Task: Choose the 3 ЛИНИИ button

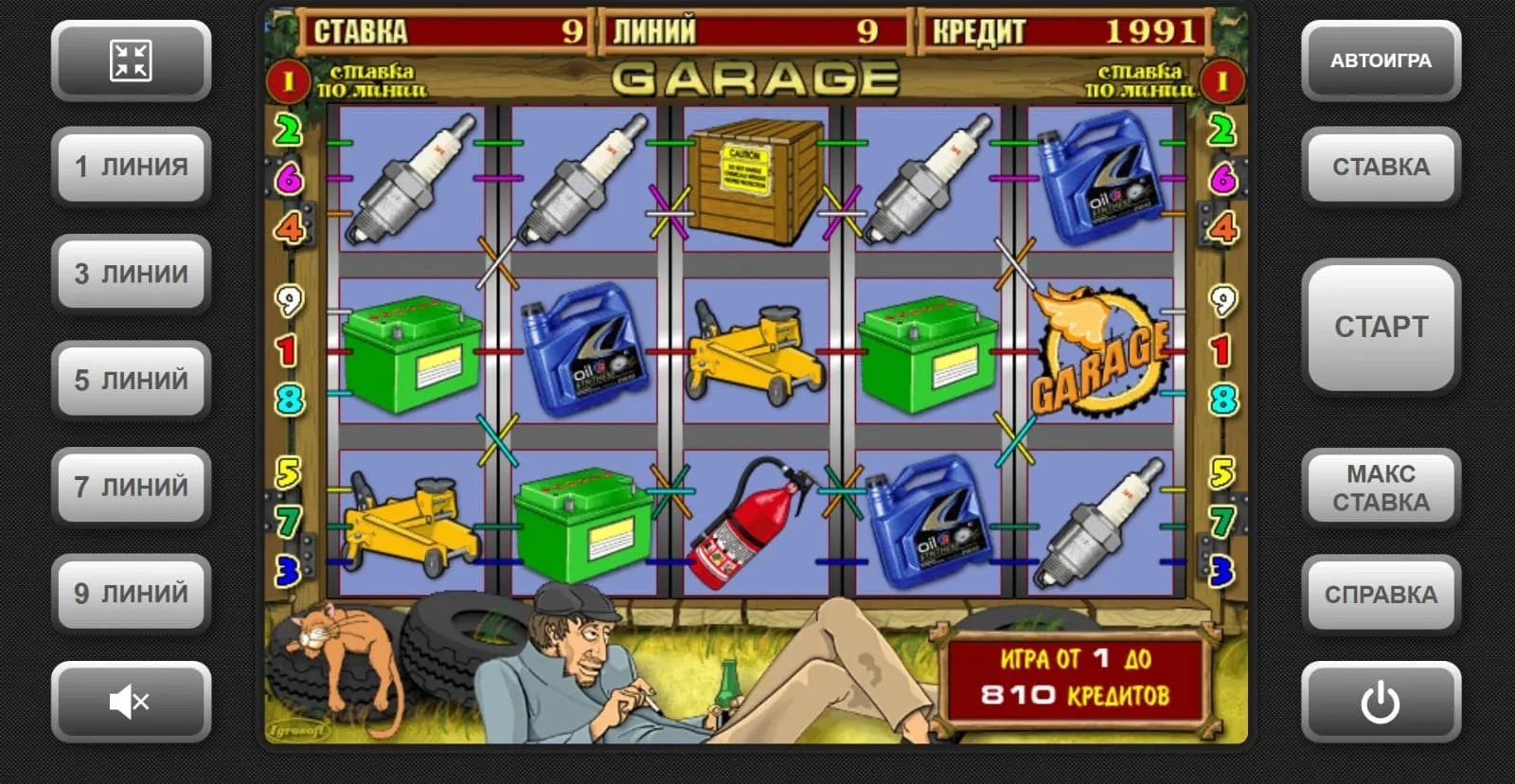Action: pos(132,274)
